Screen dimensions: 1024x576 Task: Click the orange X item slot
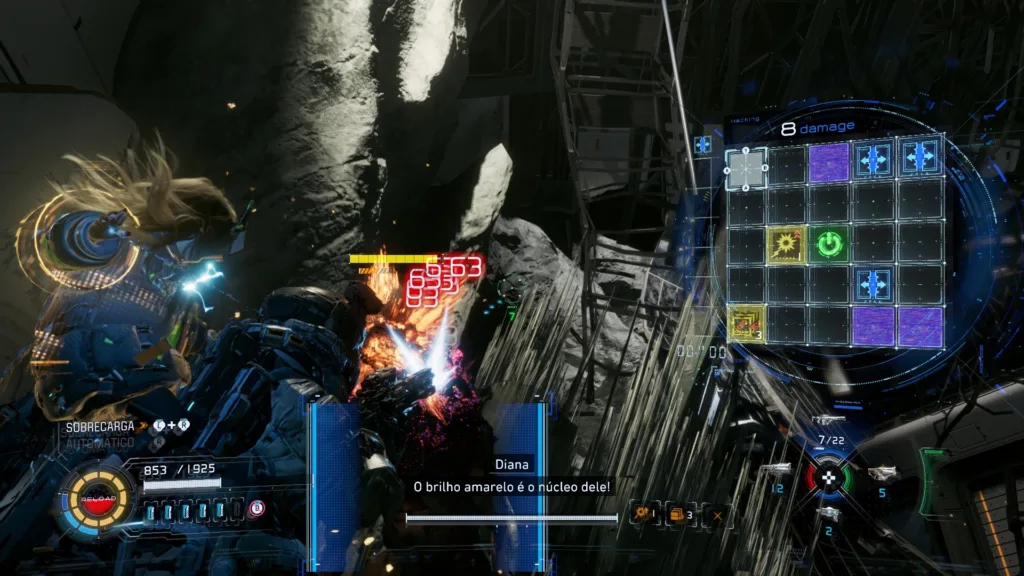[x=717, y=515]
